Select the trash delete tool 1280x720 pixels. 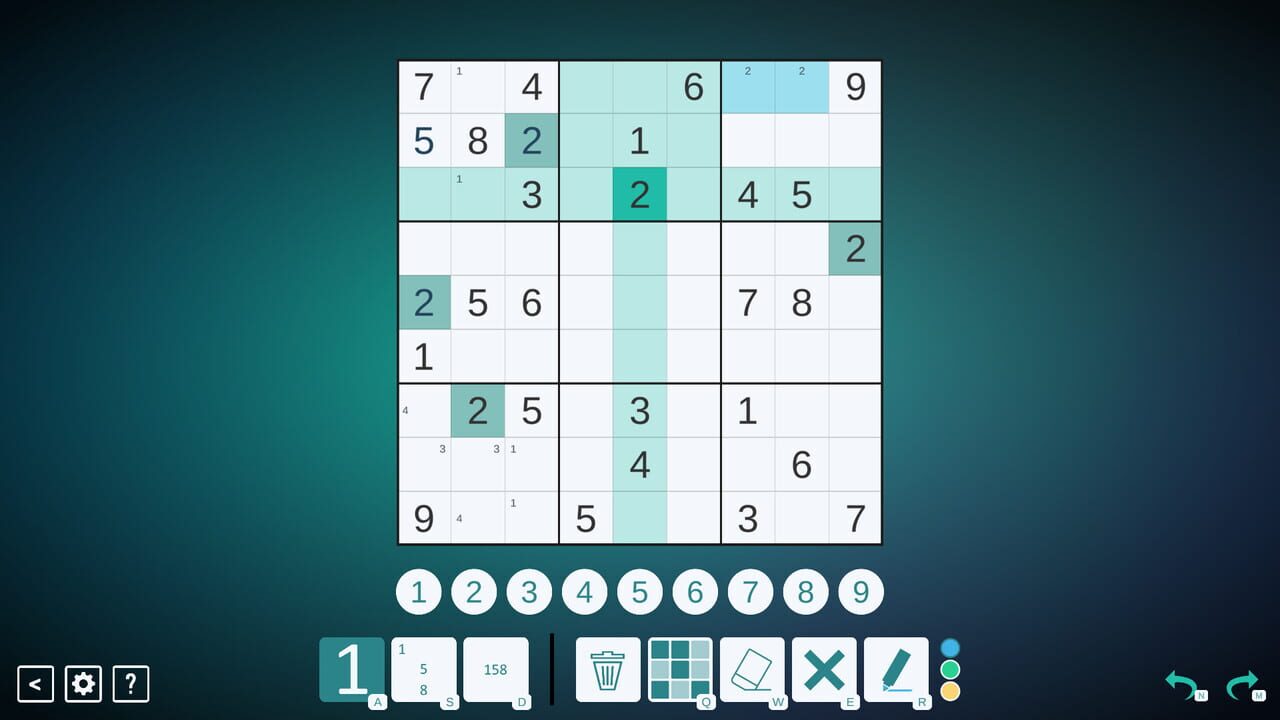coord(607,670)
